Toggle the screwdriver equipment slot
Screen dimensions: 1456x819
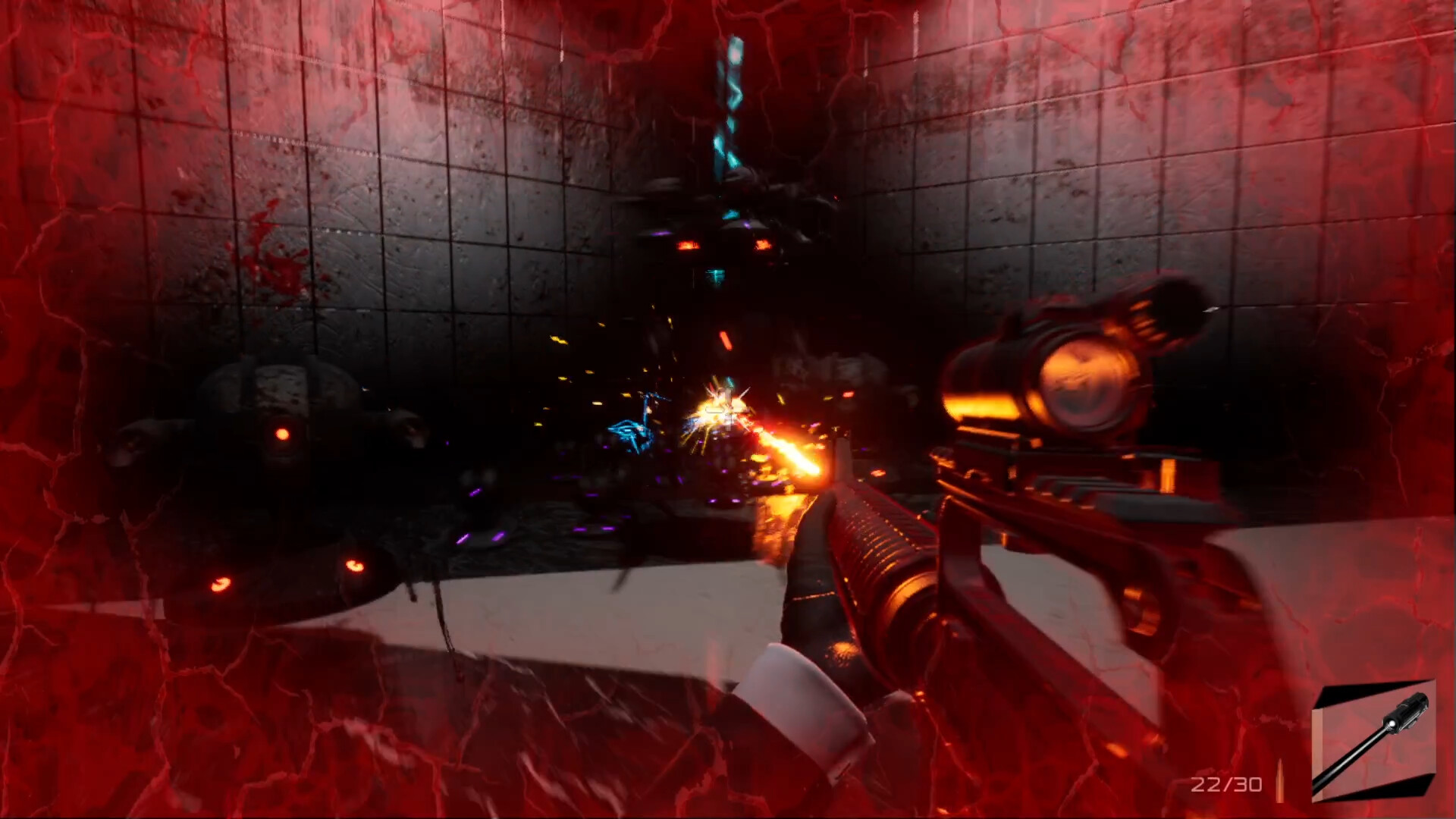pyautogui.click(x=1375, y=739)
